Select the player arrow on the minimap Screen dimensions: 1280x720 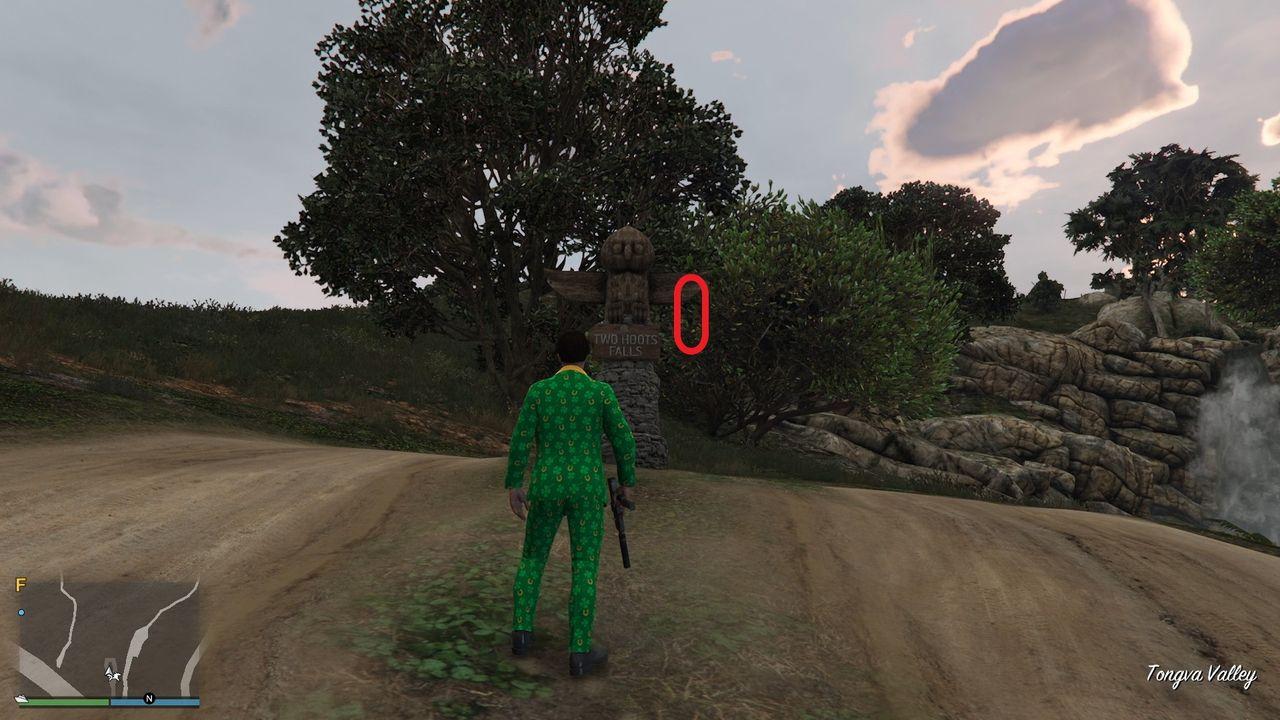coord(109,671)
